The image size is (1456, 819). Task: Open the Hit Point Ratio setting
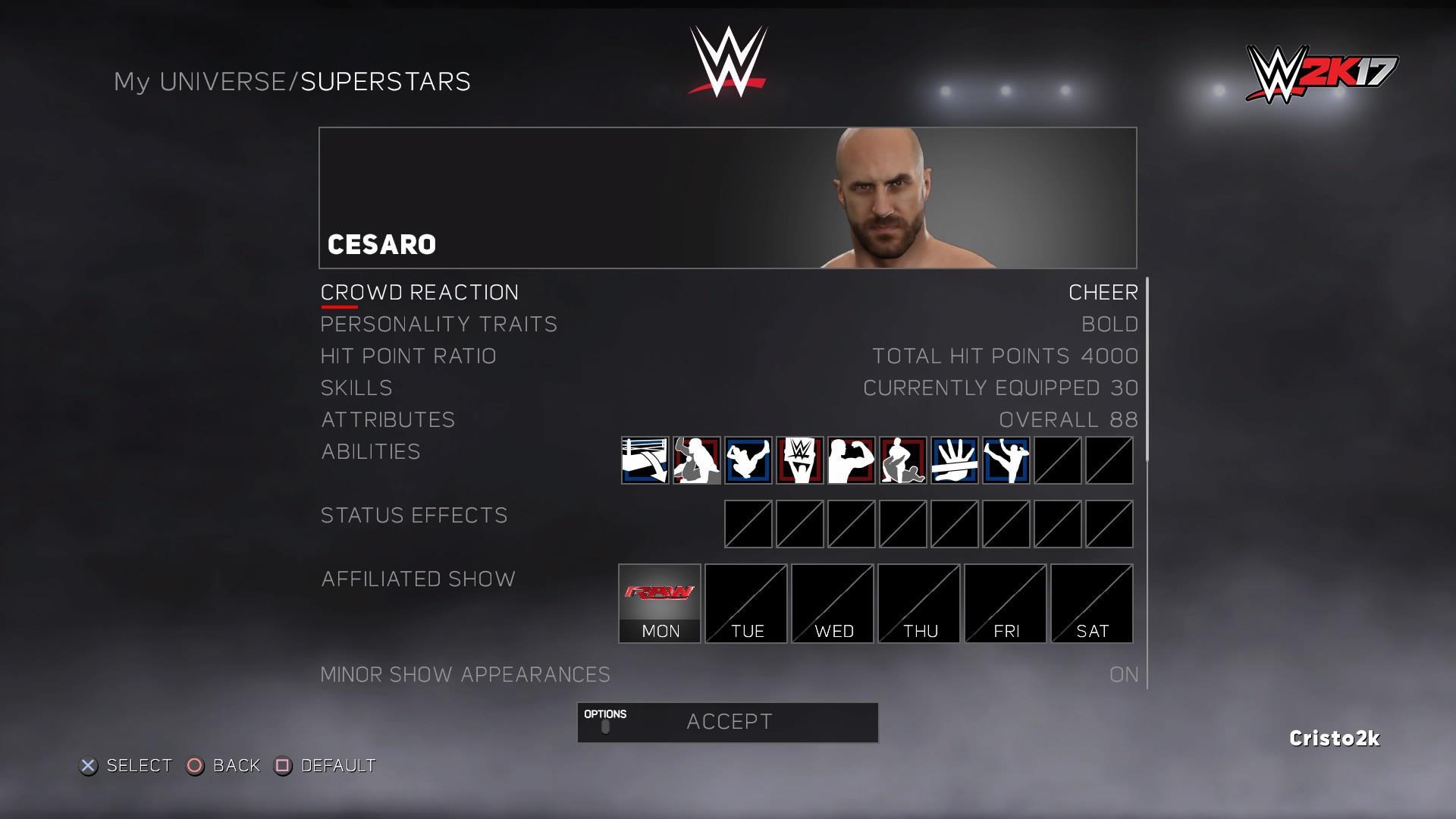point(409,356)
